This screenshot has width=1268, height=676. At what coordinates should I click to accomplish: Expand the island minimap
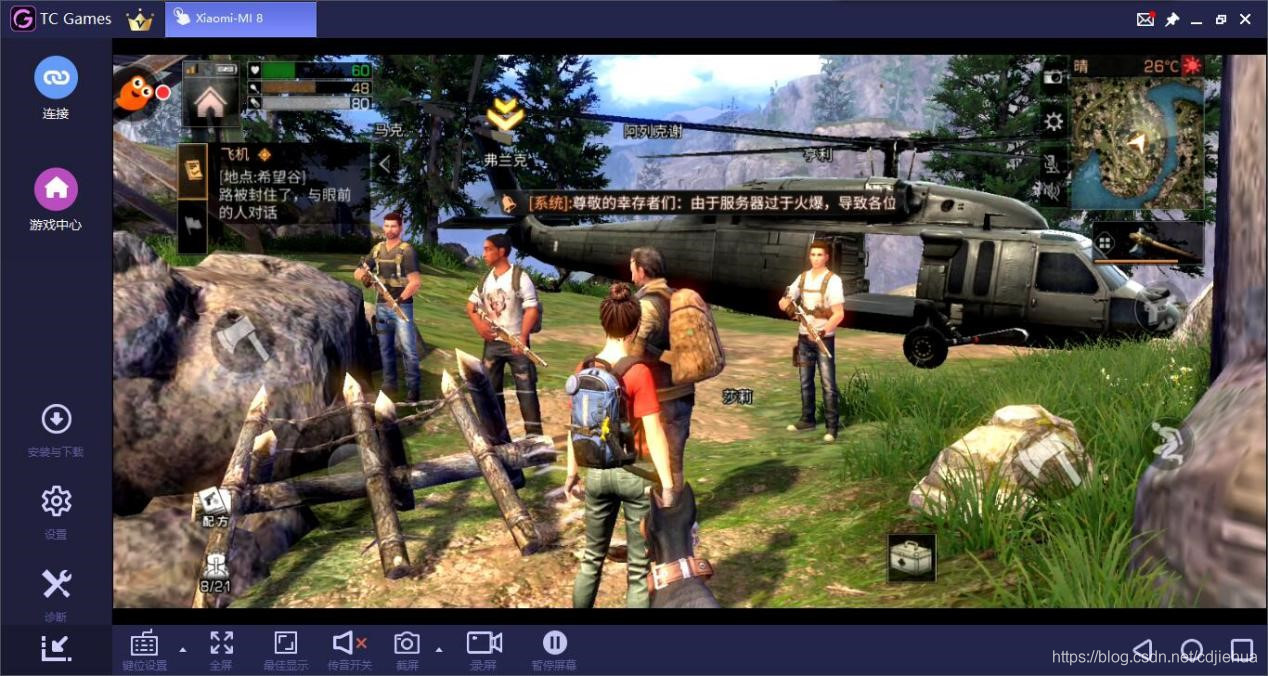pos(1137,143)
